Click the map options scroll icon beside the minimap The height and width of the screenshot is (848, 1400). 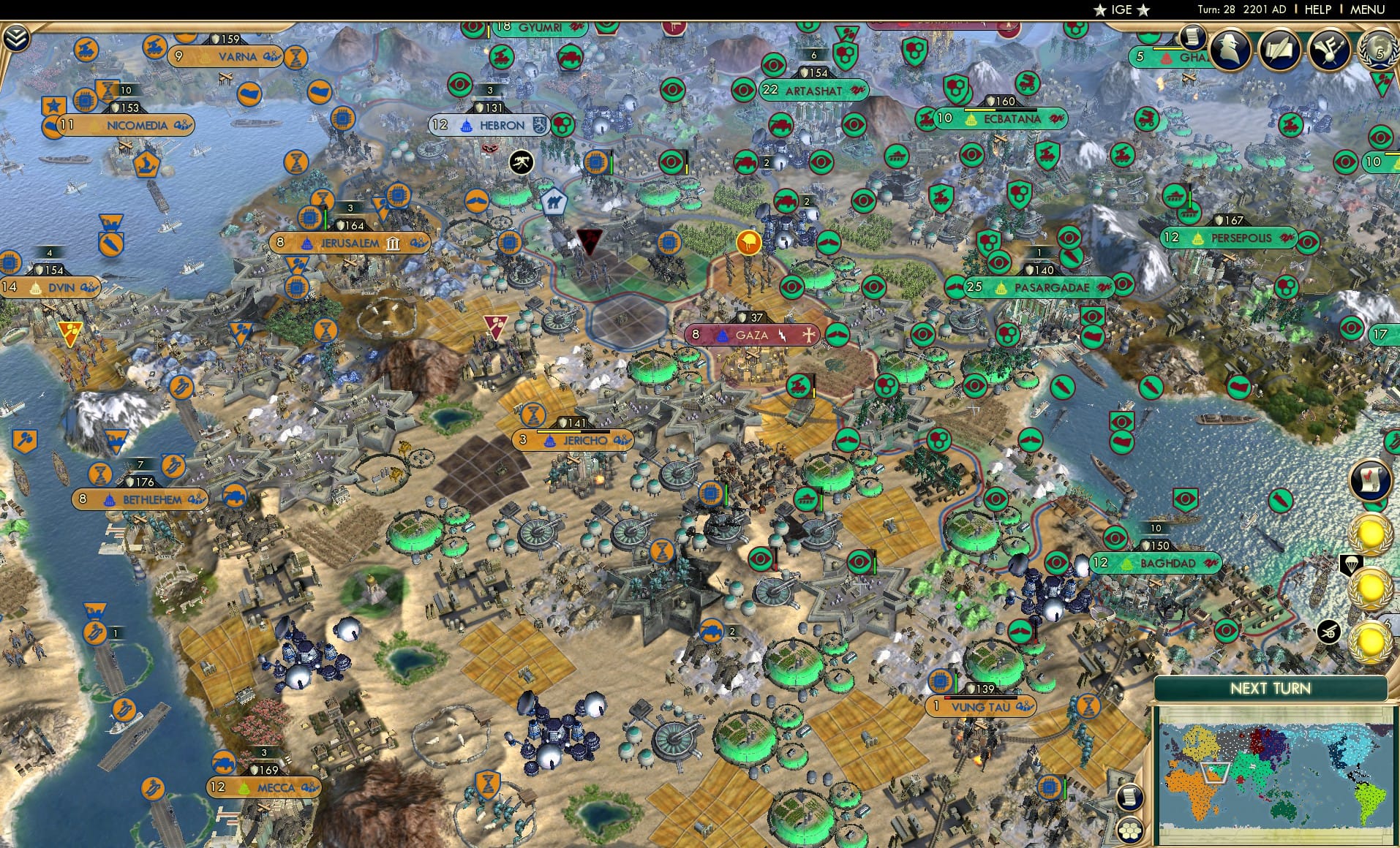coord(1130,798)
